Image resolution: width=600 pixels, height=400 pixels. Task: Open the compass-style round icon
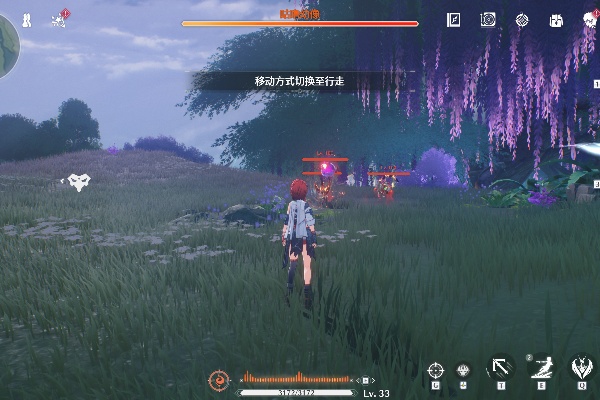[521, 19]
